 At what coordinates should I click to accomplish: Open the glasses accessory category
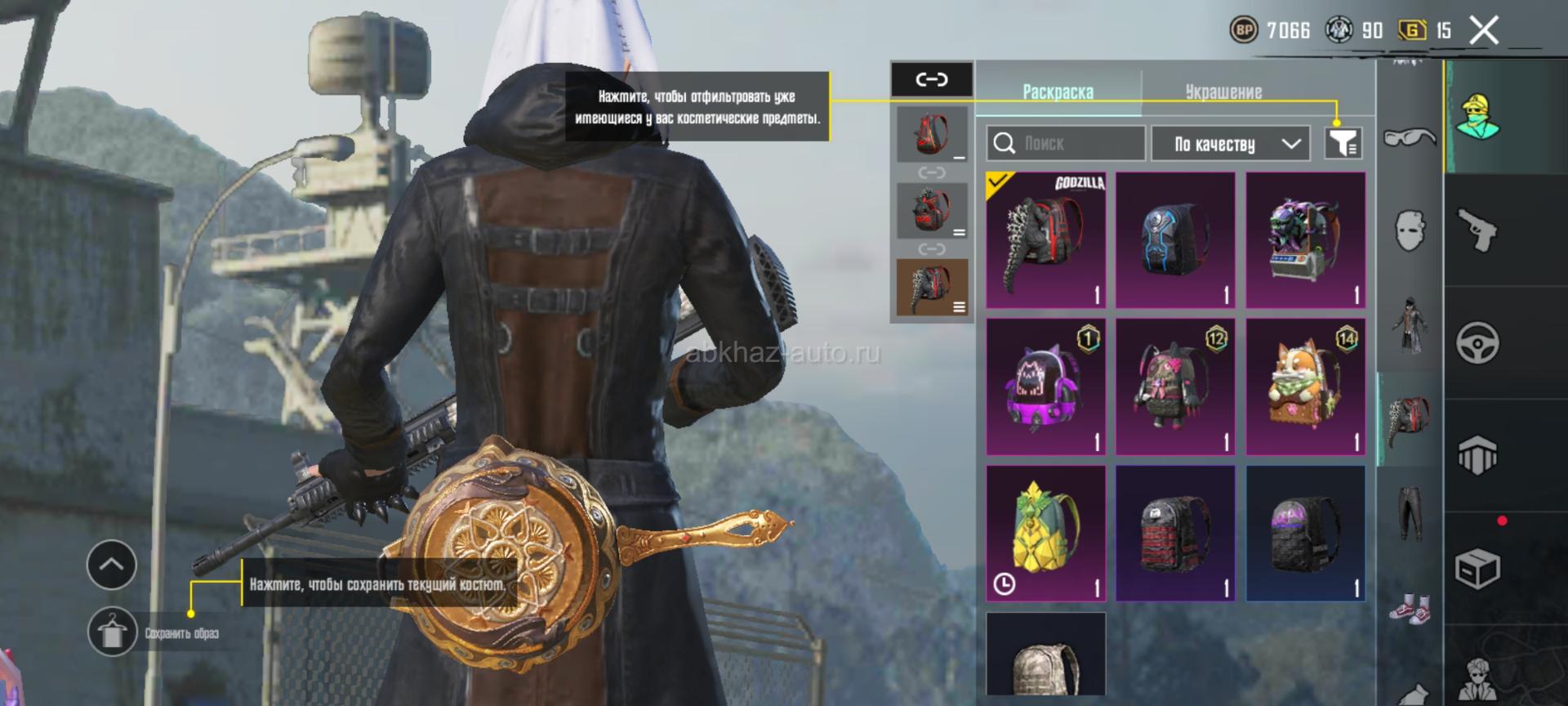coord(1410,137)
